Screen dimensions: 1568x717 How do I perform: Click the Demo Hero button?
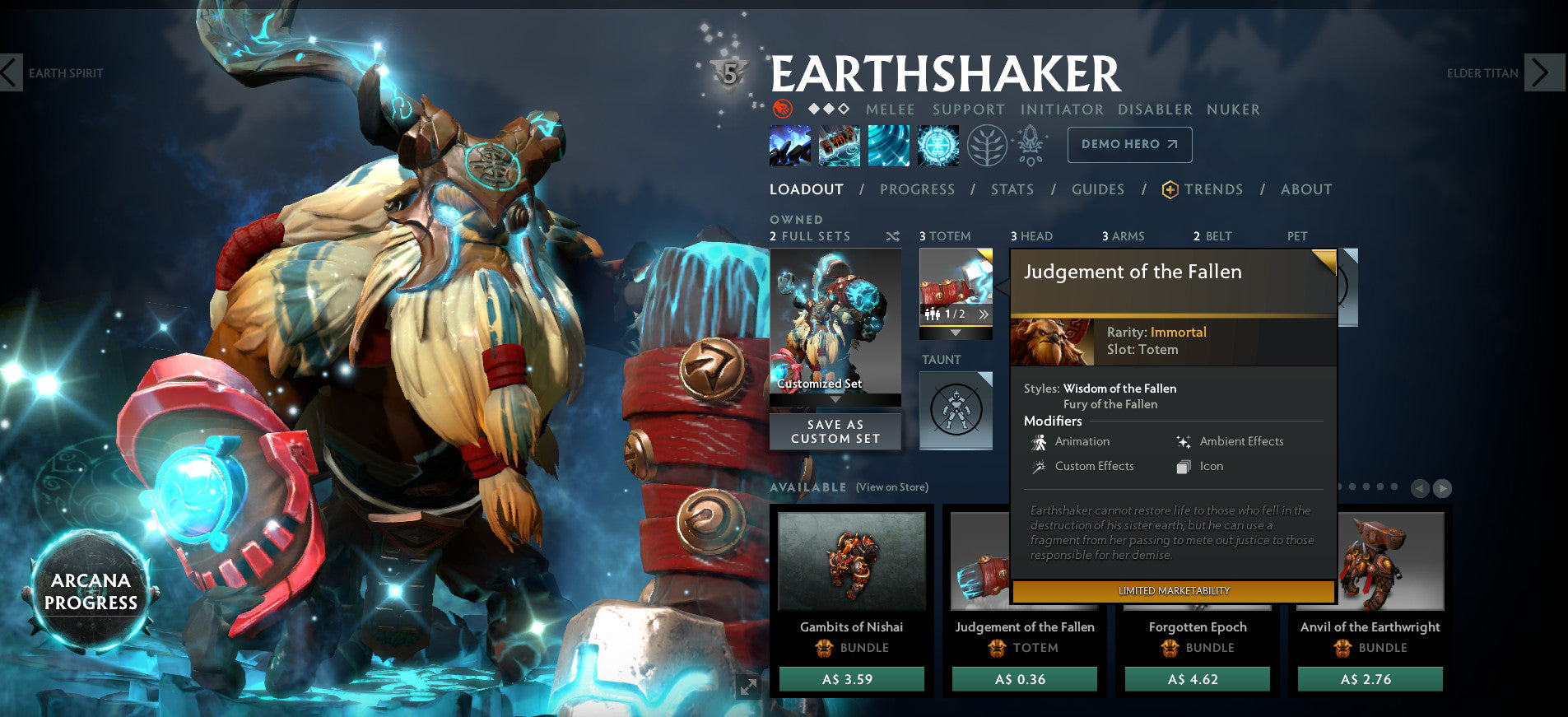(x=1129, y=144)
